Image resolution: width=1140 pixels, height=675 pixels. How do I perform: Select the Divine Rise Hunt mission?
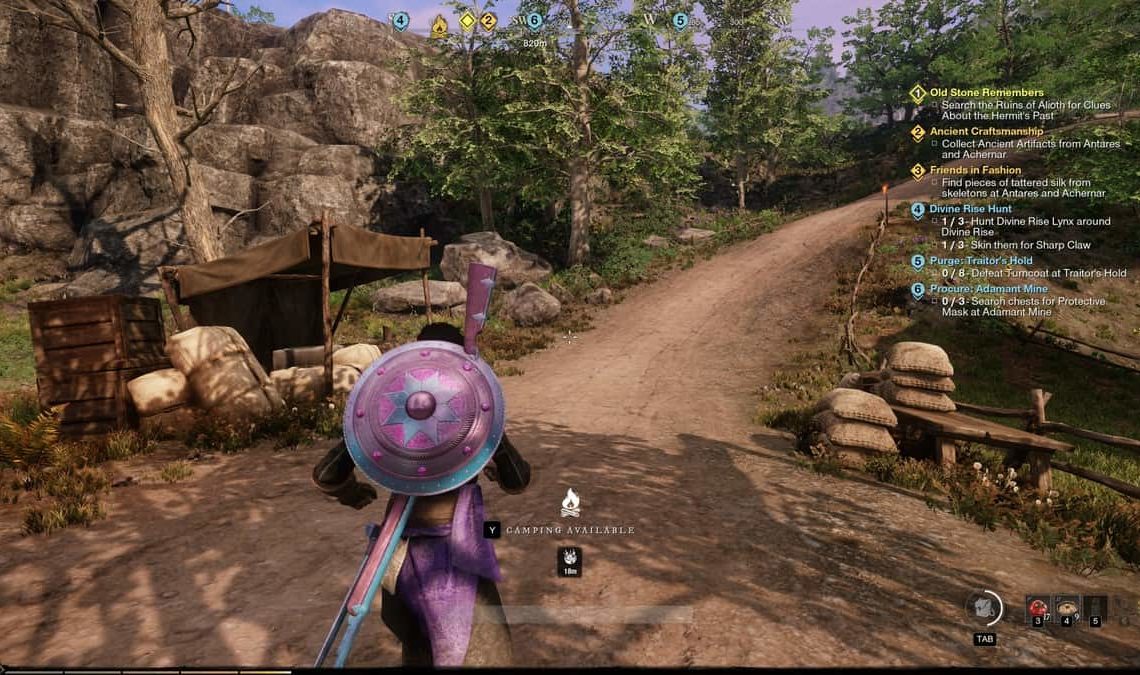coord(970,209)
